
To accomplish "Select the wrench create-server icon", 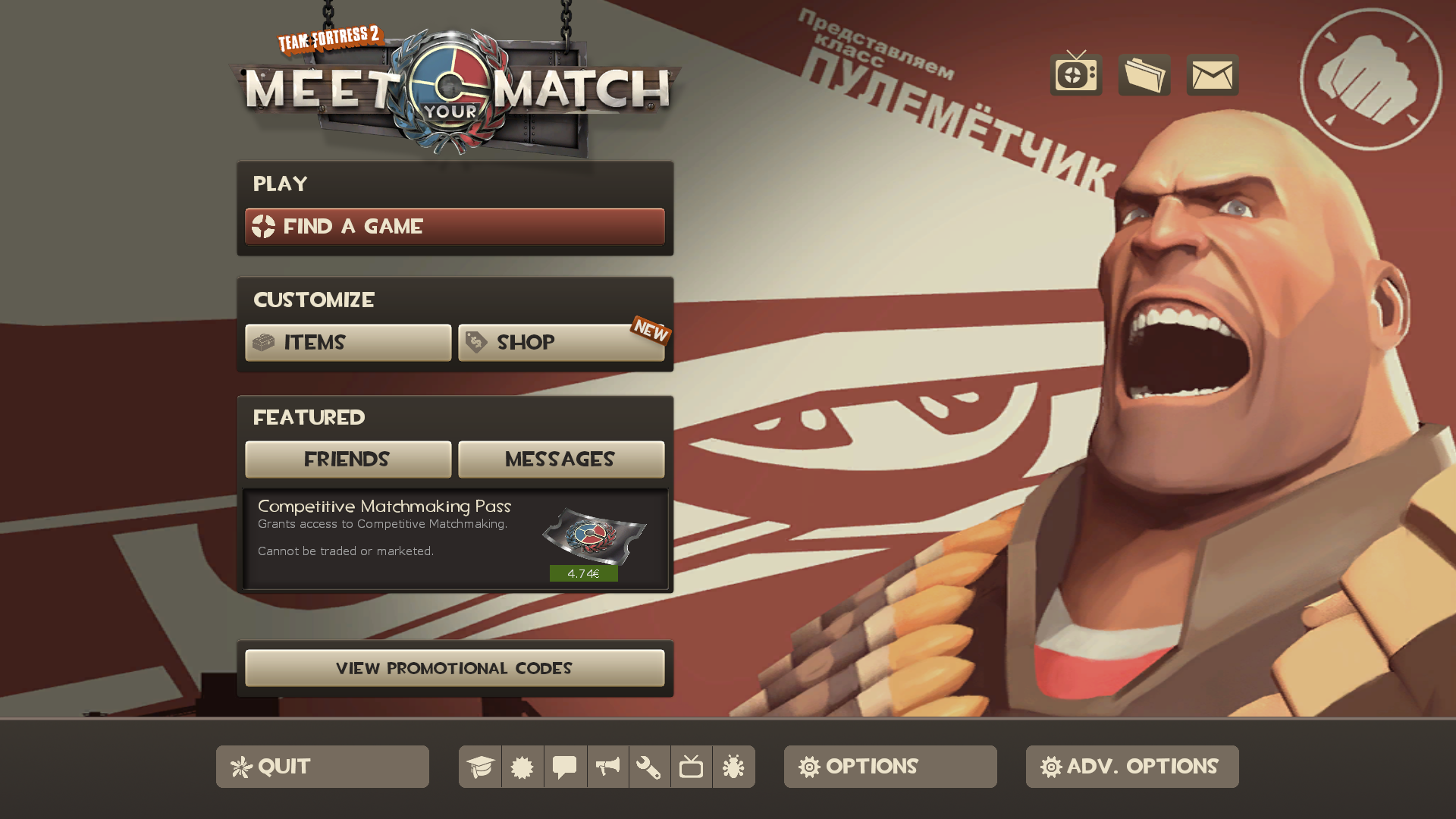I will (649, 767).
